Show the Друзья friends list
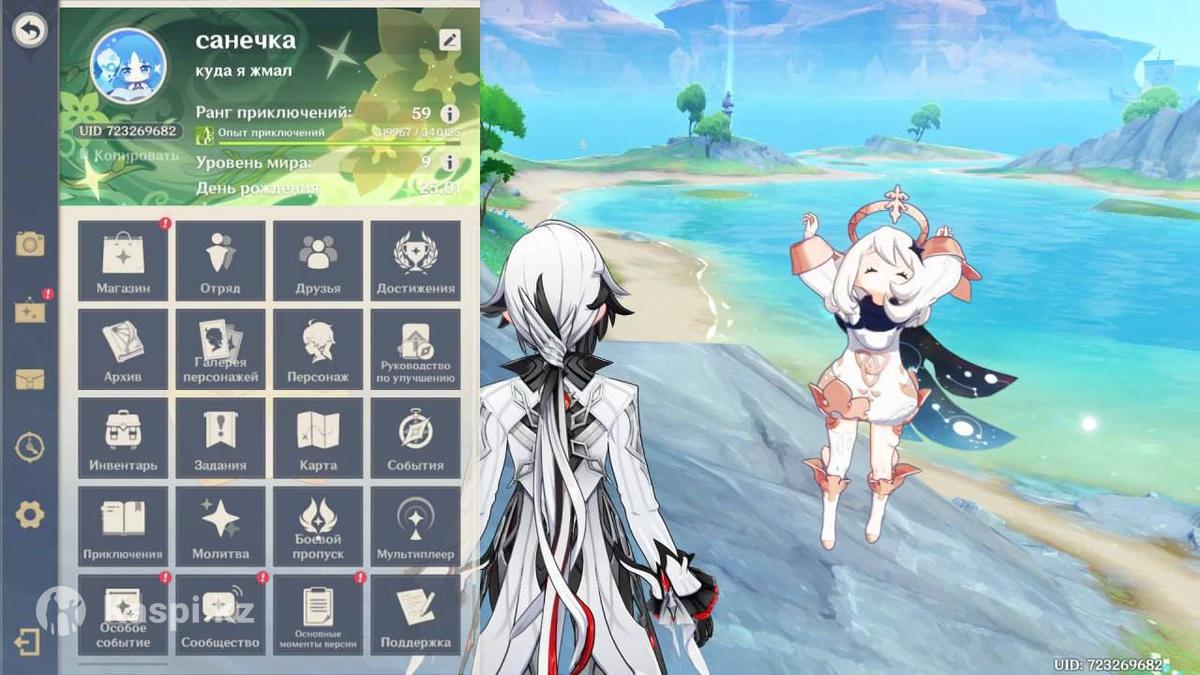The height and width of the screenshot is (675, 1200). tap(318, 260)
